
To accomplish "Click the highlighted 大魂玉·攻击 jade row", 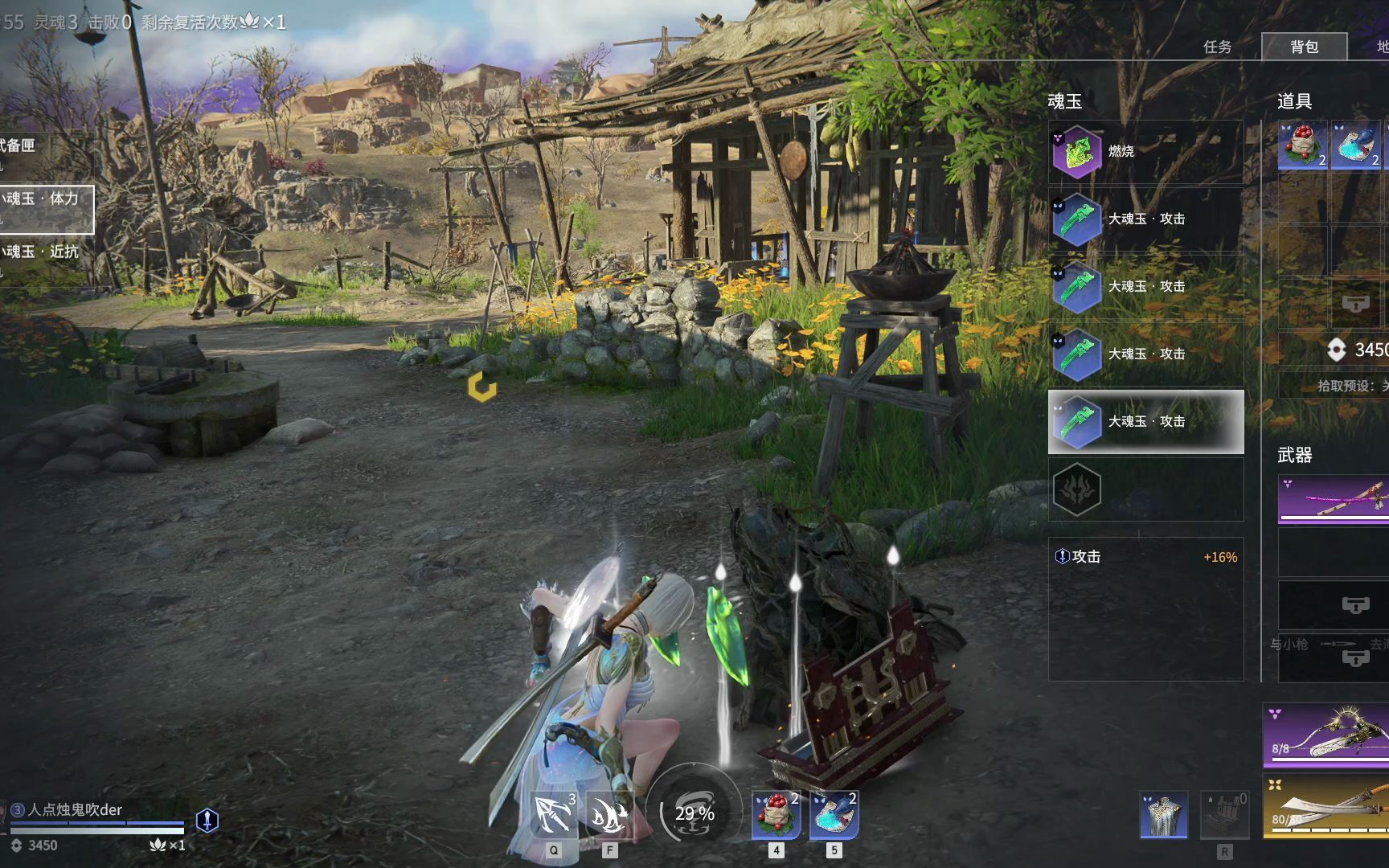I will pos(1145,421).
